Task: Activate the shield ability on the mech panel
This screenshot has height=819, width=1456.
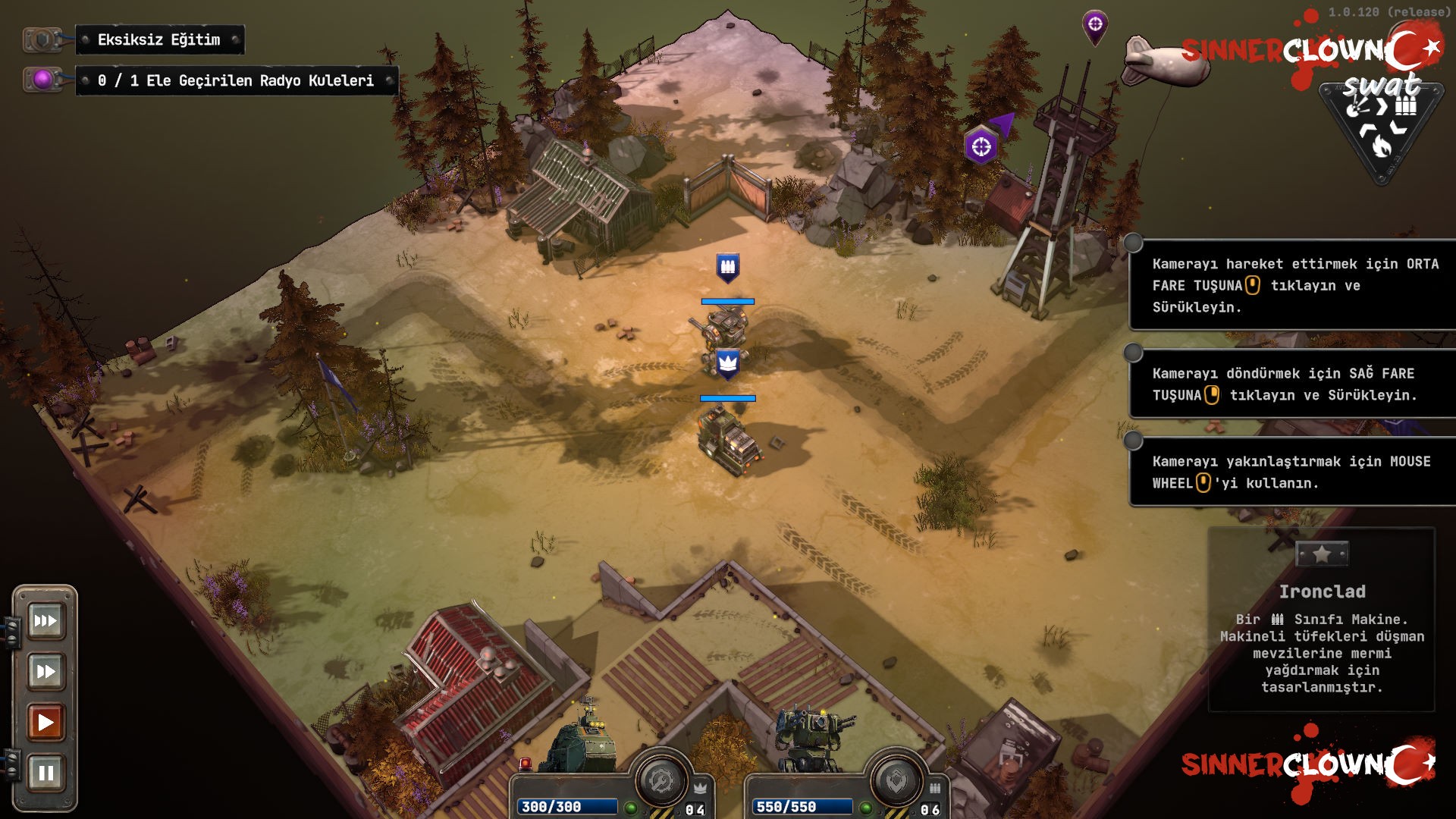Action: click(896, 780)
